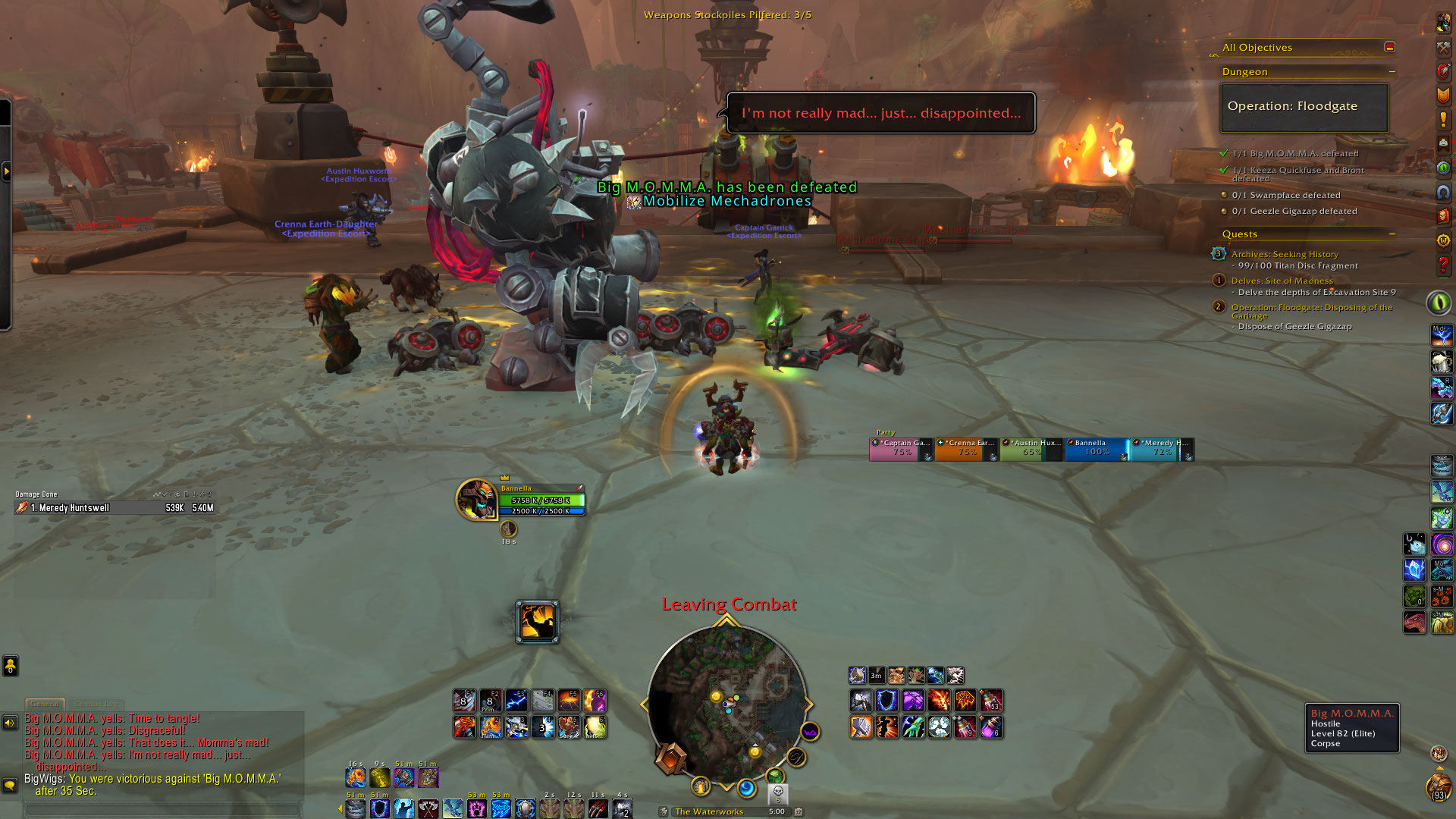Collapse the All Objectives tracker
This screenshot has width=1456, height=819.
[1389, 47]
